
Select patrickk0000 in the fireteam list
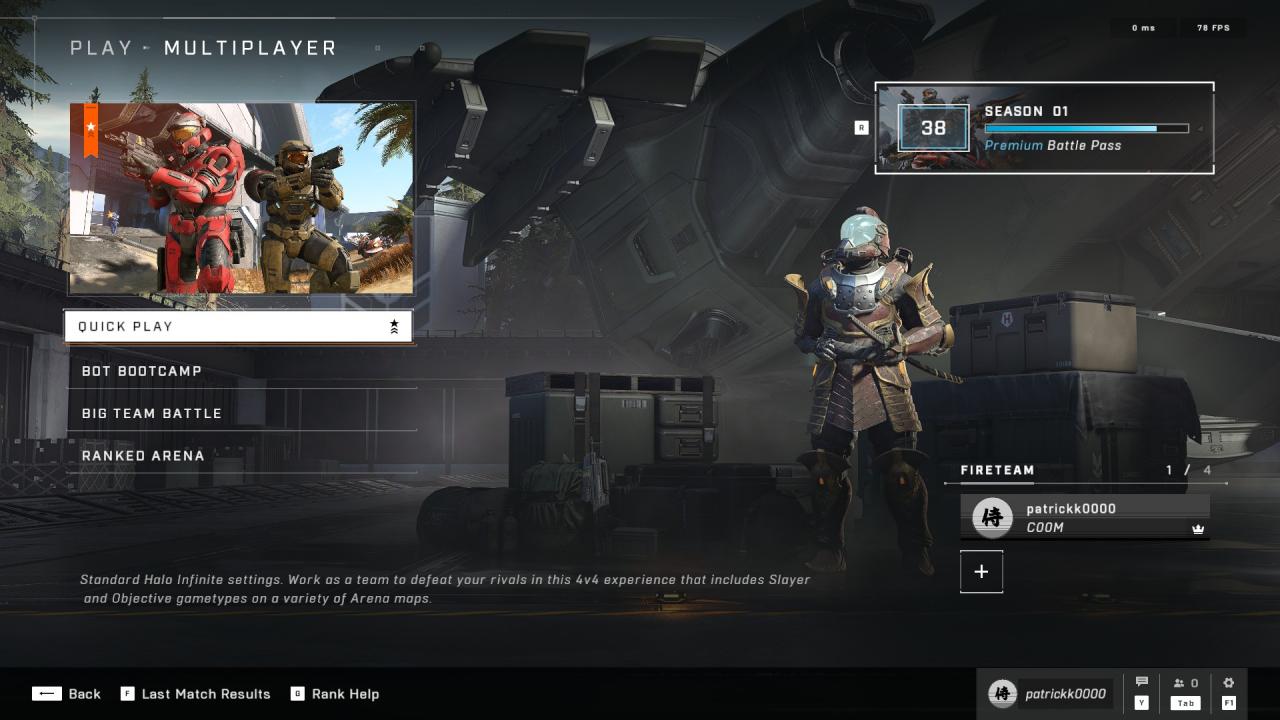(x=1085, y=517)
